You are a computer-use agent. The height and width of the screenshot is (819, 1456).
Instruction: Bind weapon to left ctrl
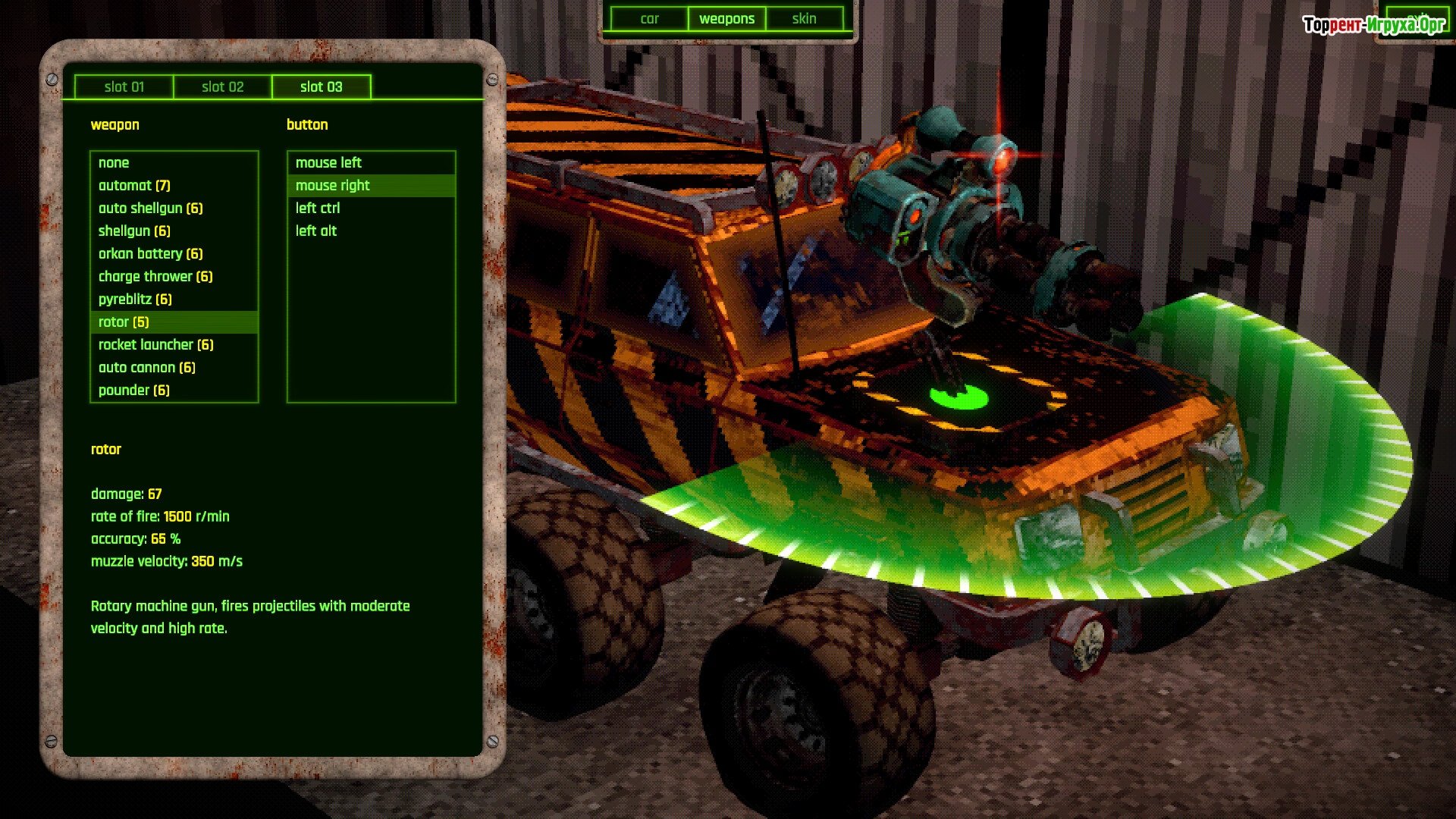click(318, 209)
